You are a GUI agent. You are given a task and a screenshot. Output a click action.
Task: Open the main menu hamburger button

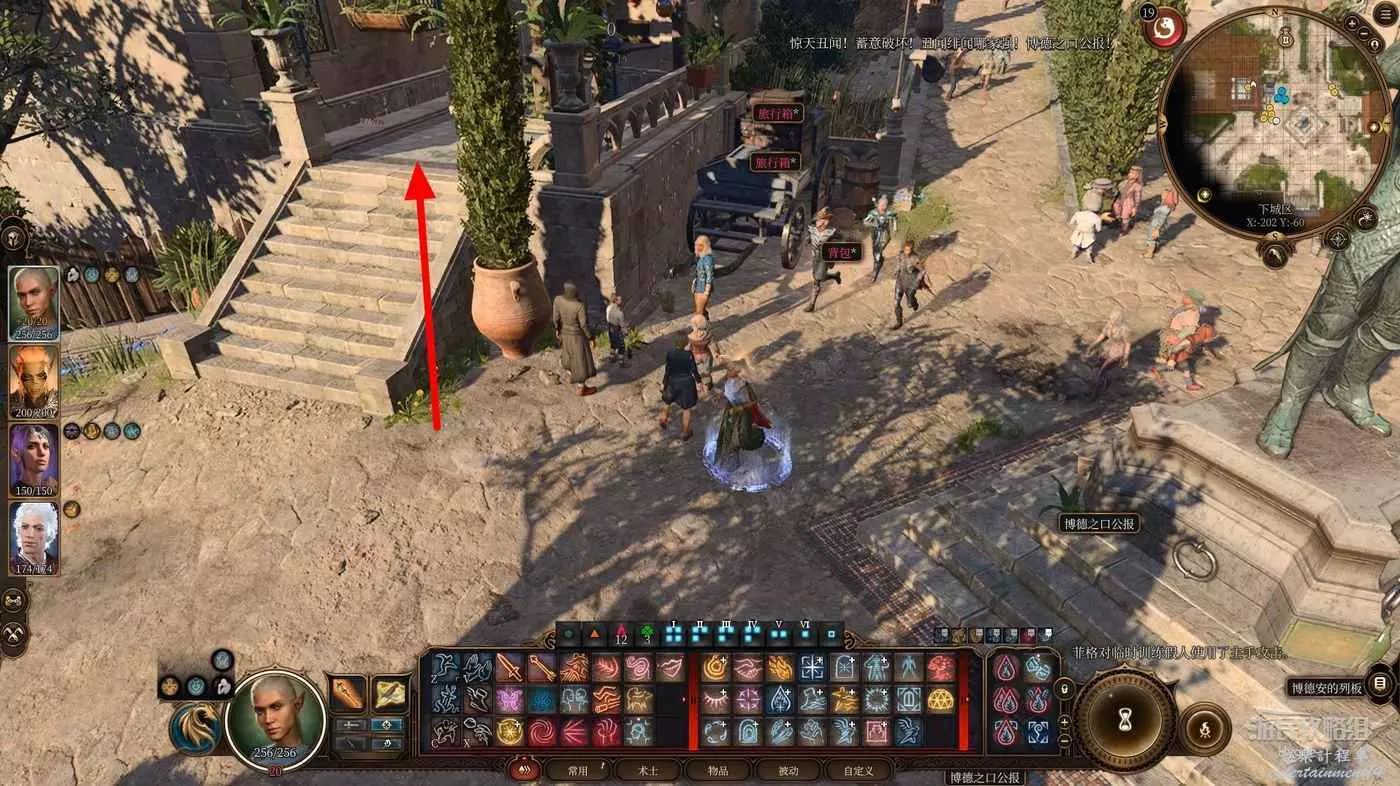point(1385,14)
